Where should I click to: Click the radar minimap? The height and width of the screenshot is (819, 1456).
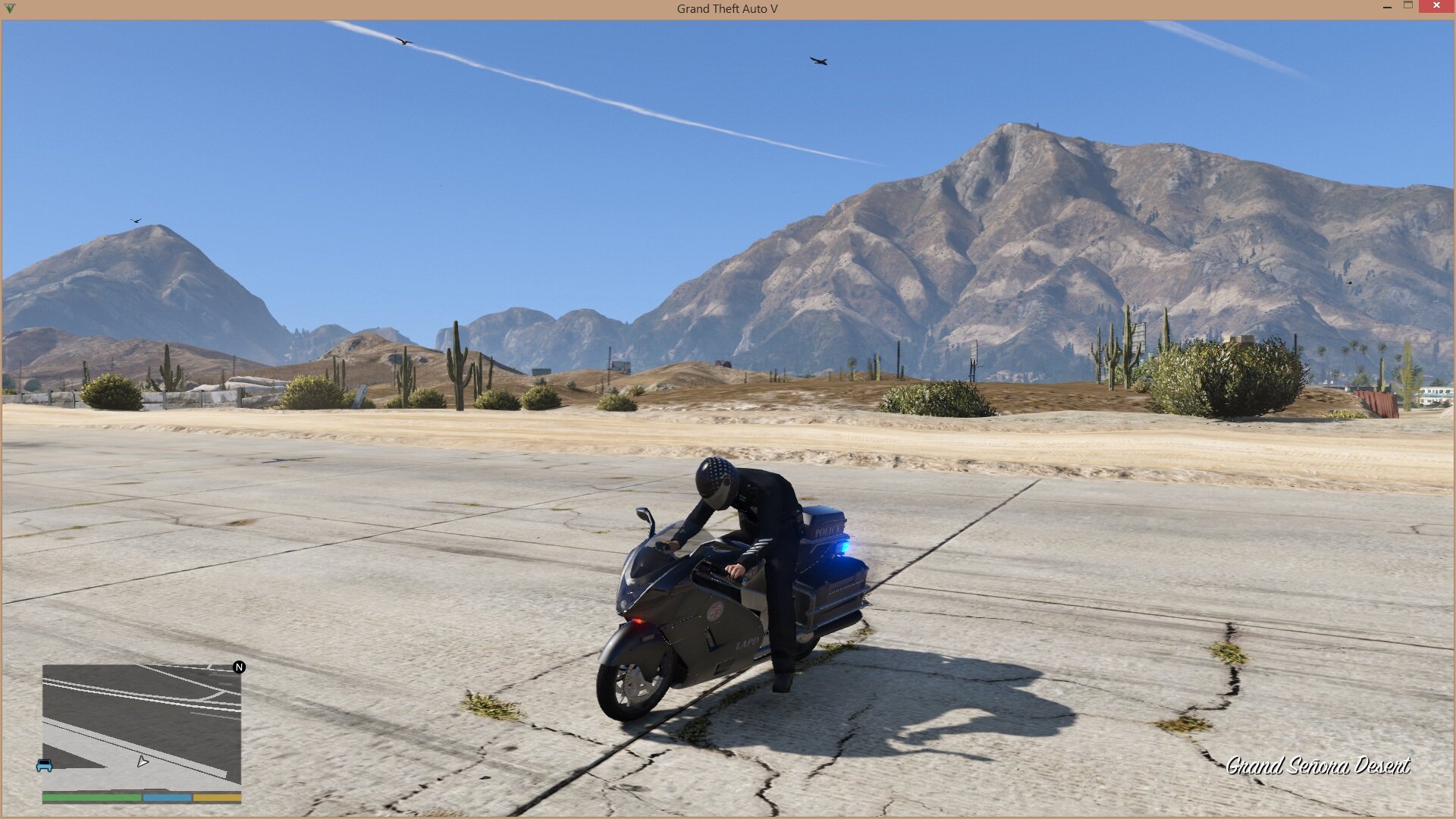coord(142,724)
